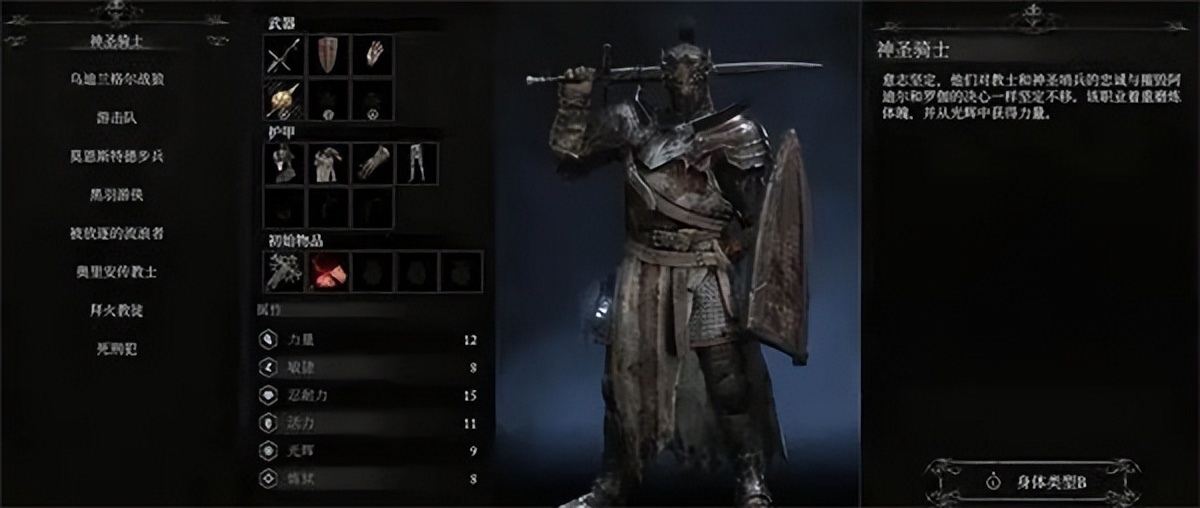Select the 游击队 class

(x=115, y=118)
